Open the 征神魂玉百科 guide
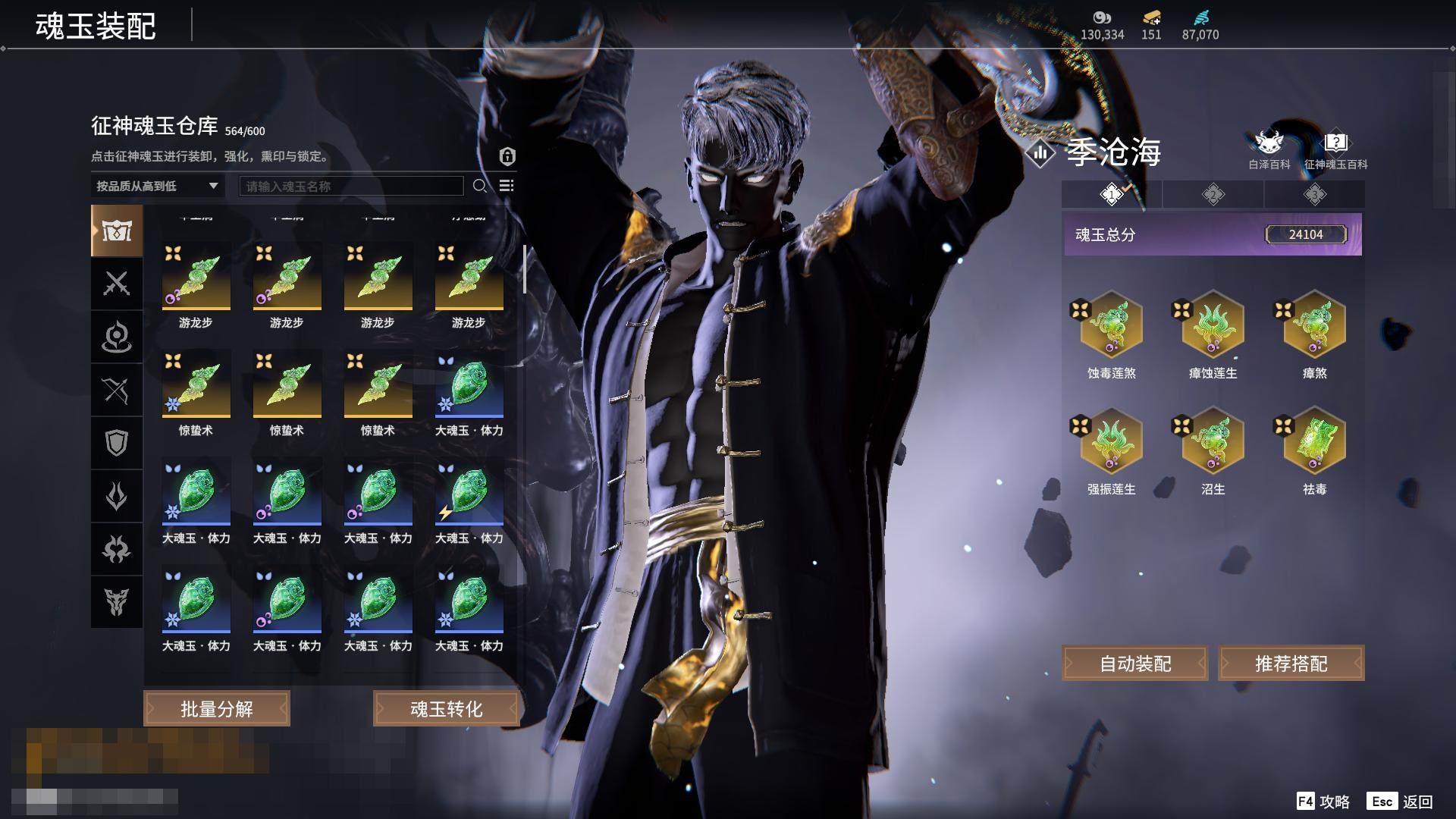 (1335, 149)
